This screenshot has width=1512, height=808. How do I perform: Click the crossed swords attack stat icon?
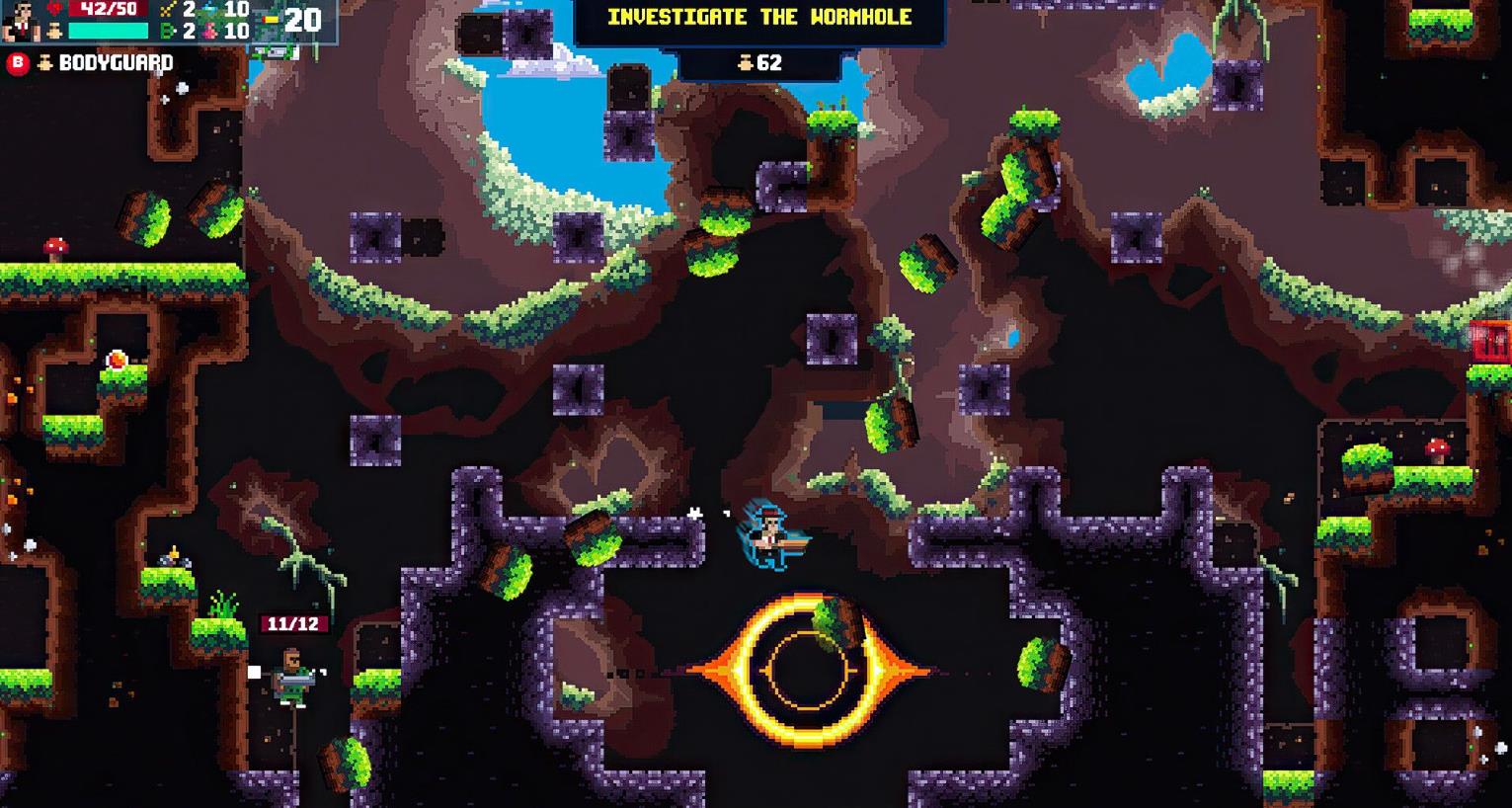coord(167,10)
